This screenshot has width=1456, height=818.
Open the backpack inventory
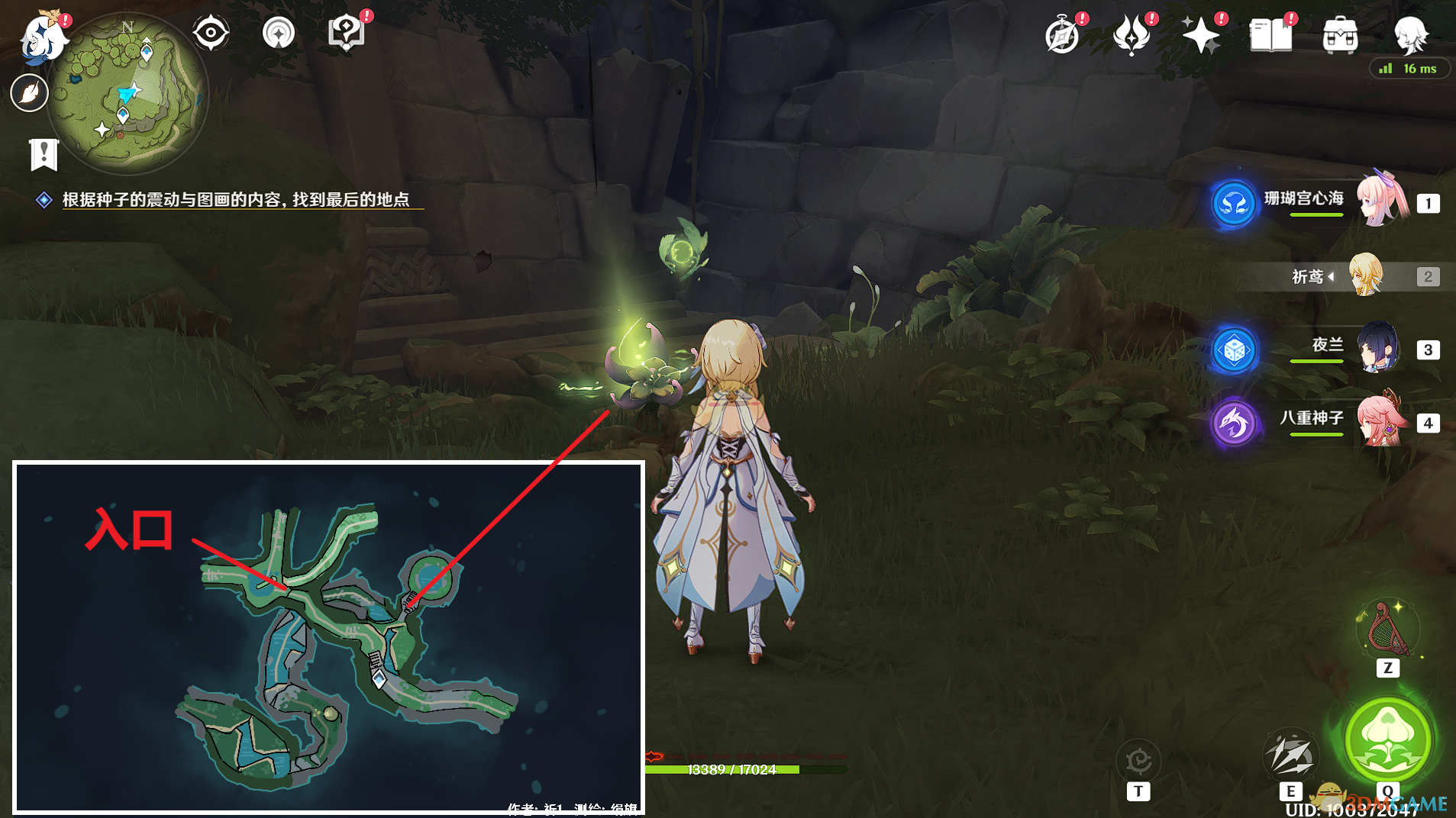tap(1340, 35)
